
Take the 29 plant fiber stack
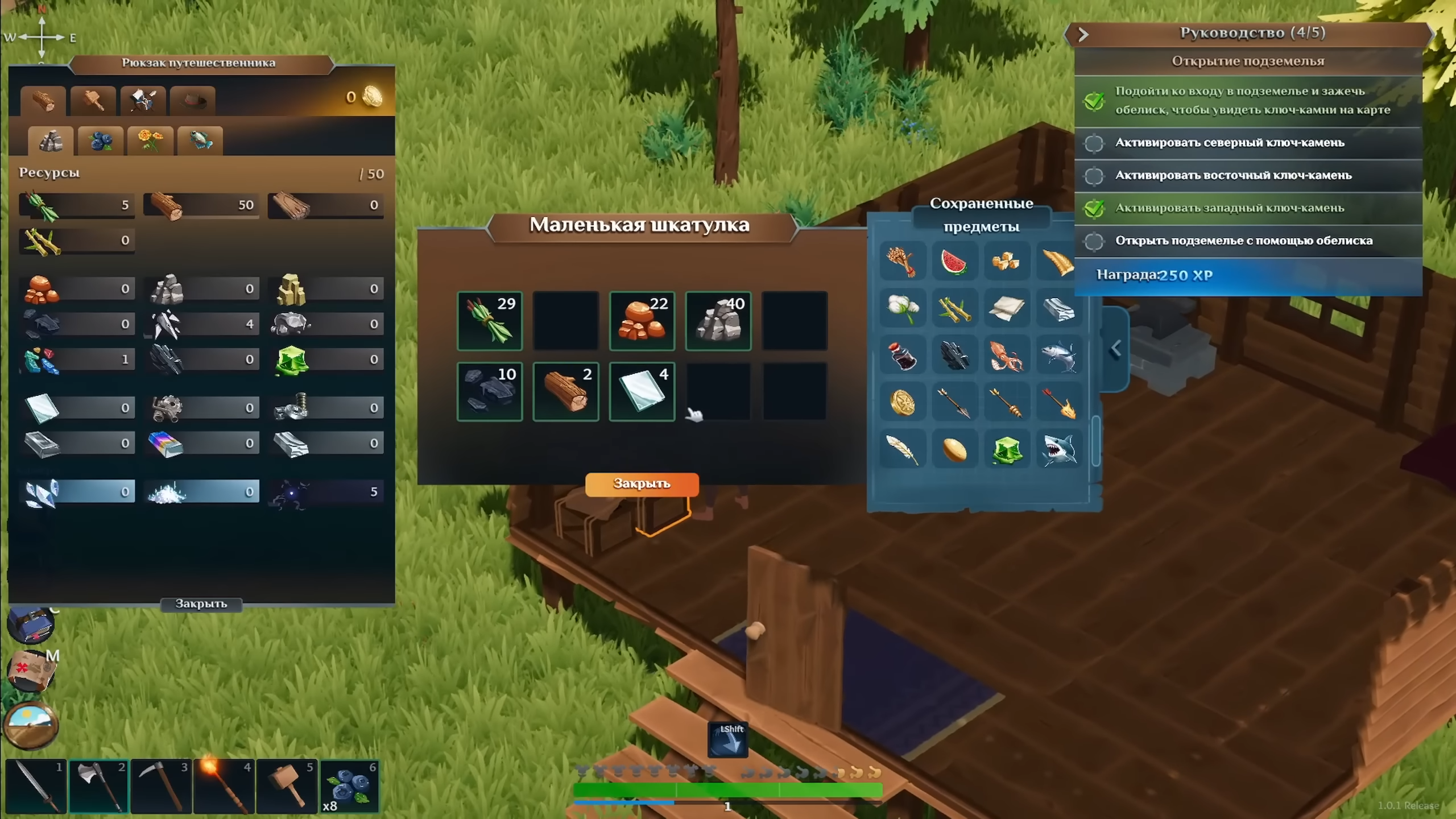click(490, 321)
